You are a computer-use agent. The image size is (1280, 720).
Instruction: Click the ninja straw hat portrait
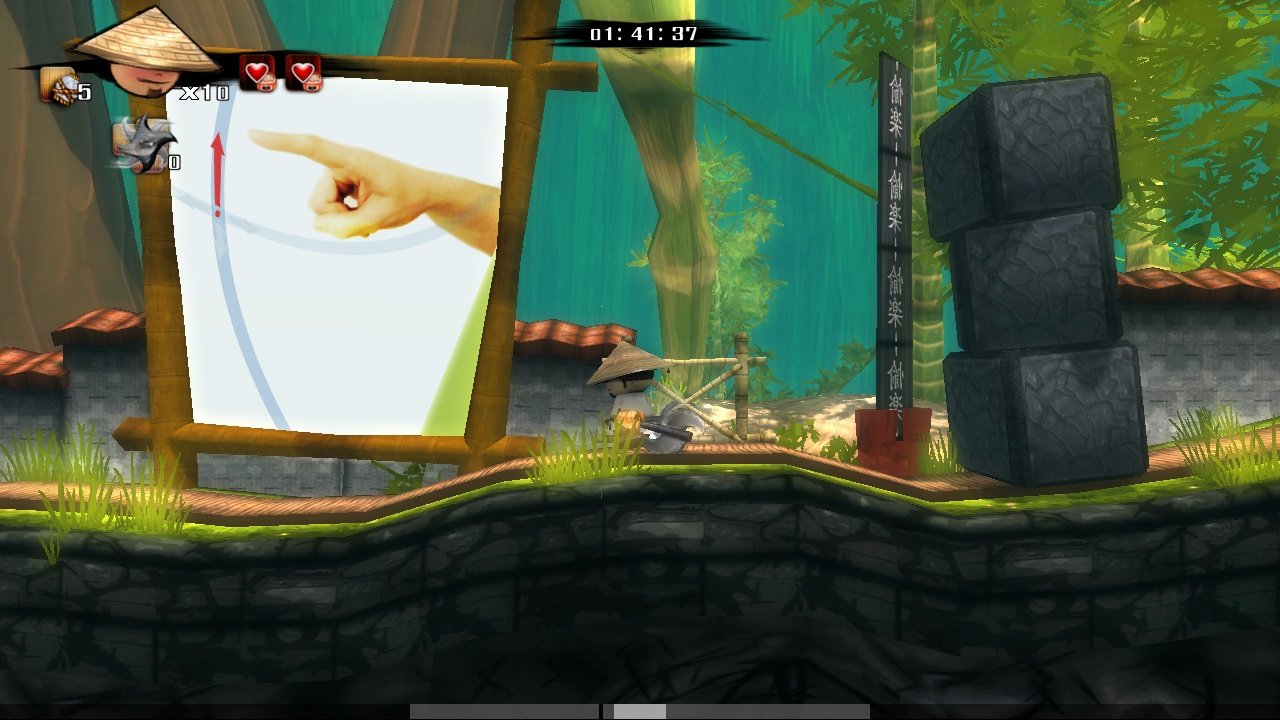[x=146, y=55]
